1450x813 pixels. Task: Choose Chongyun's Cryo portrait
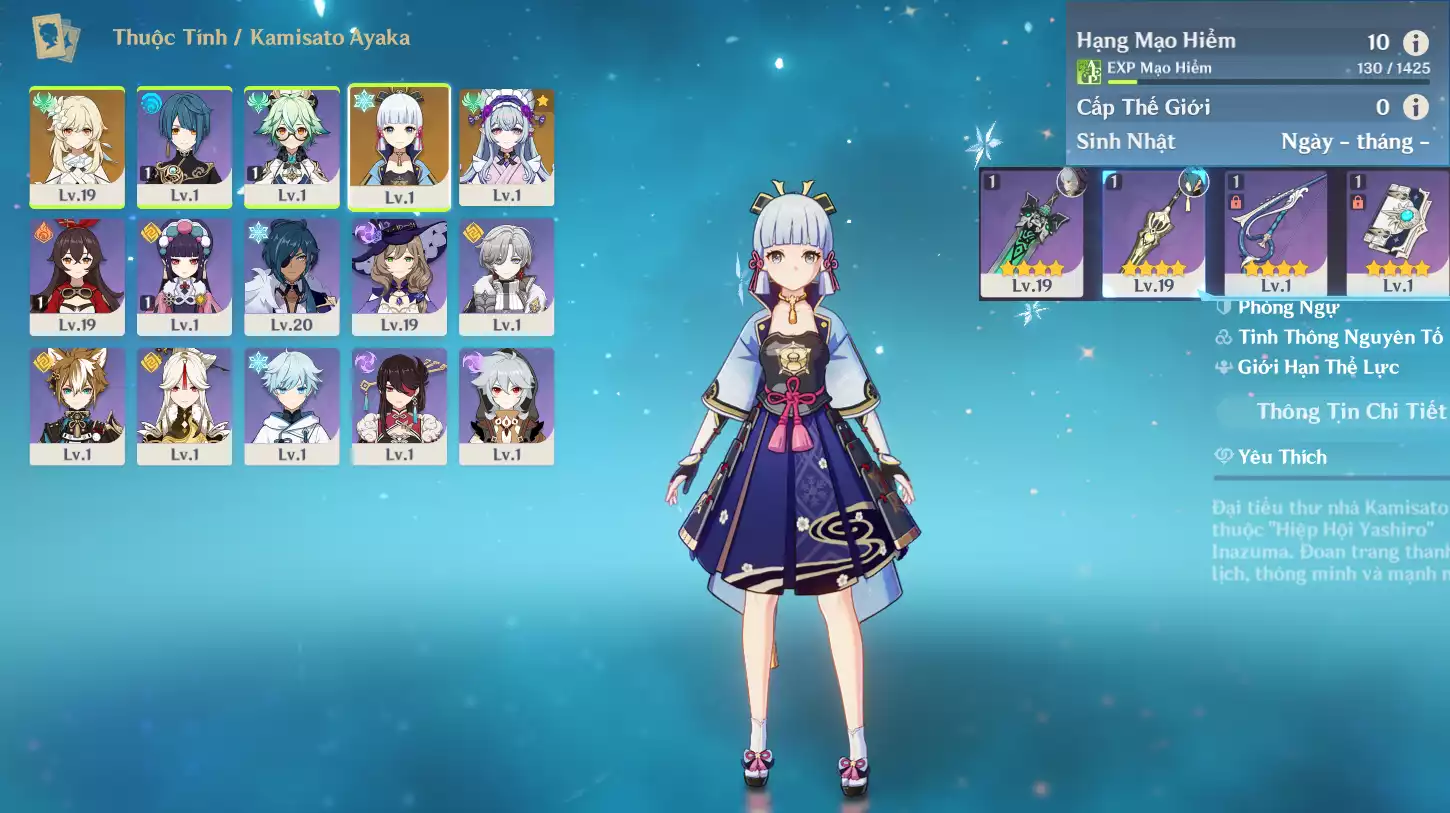coord(292,405)
